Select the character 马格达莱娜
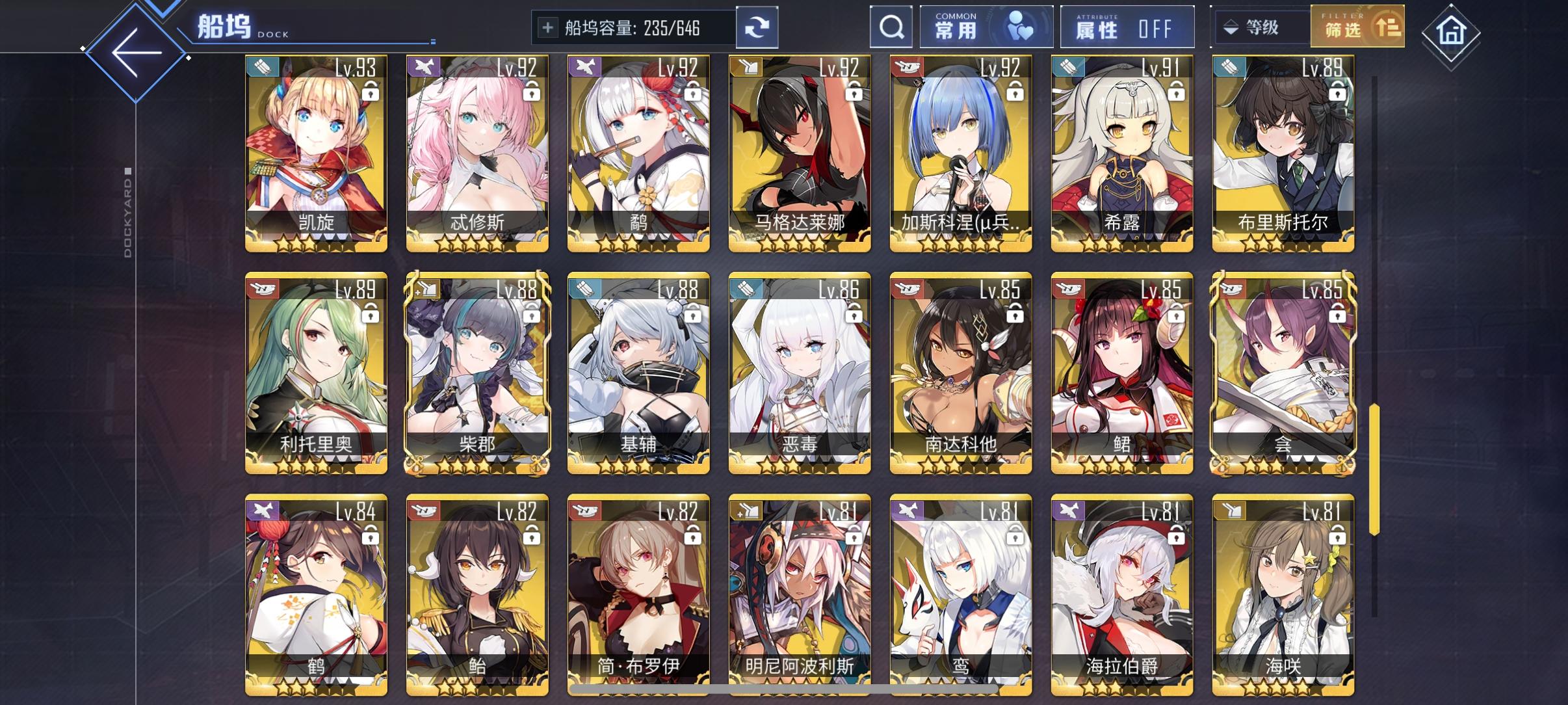The width and height of the screenshot is (1568, 705). click(800, 150)
